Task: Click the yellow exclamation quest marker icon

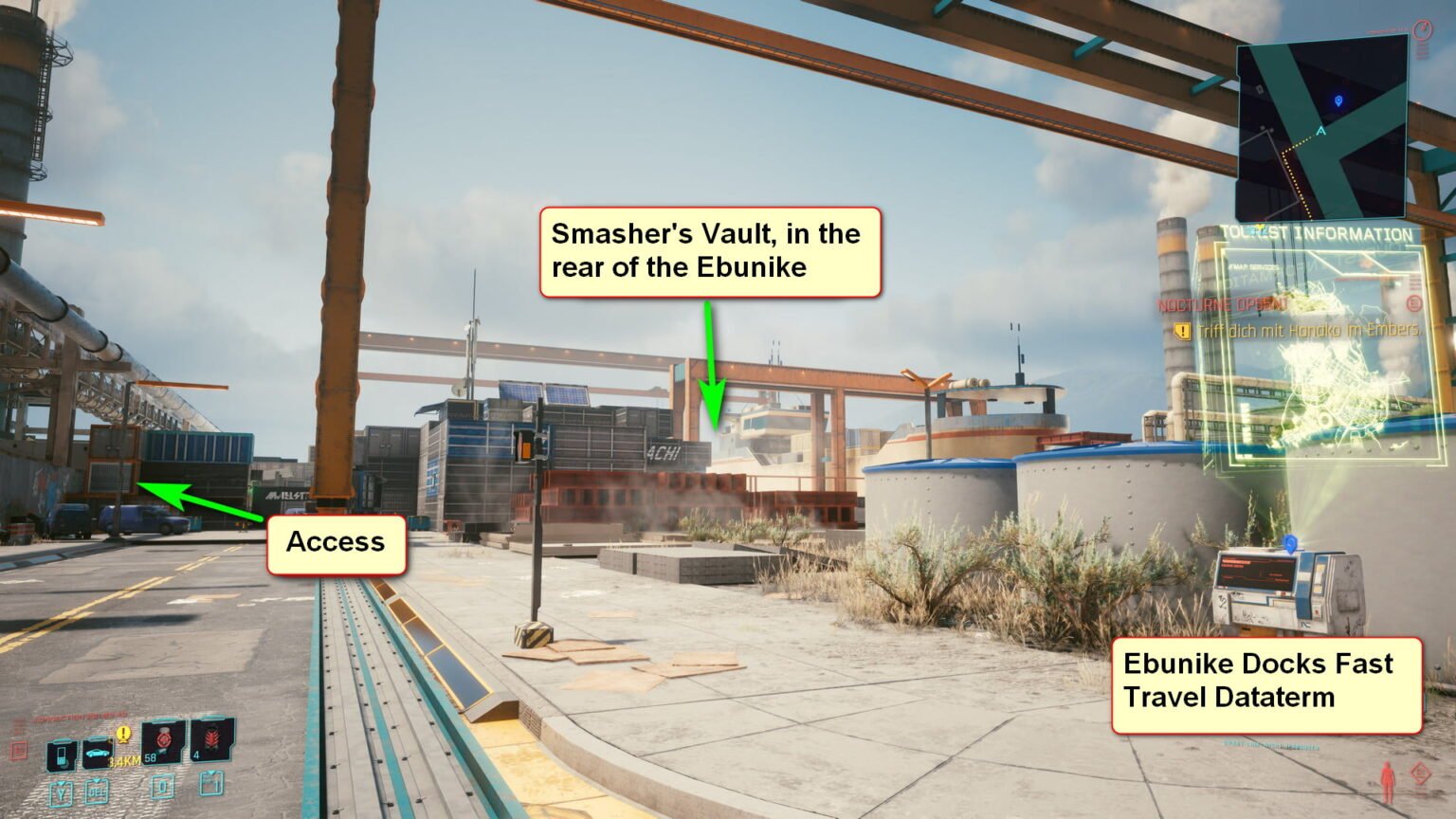Action: 123,734
